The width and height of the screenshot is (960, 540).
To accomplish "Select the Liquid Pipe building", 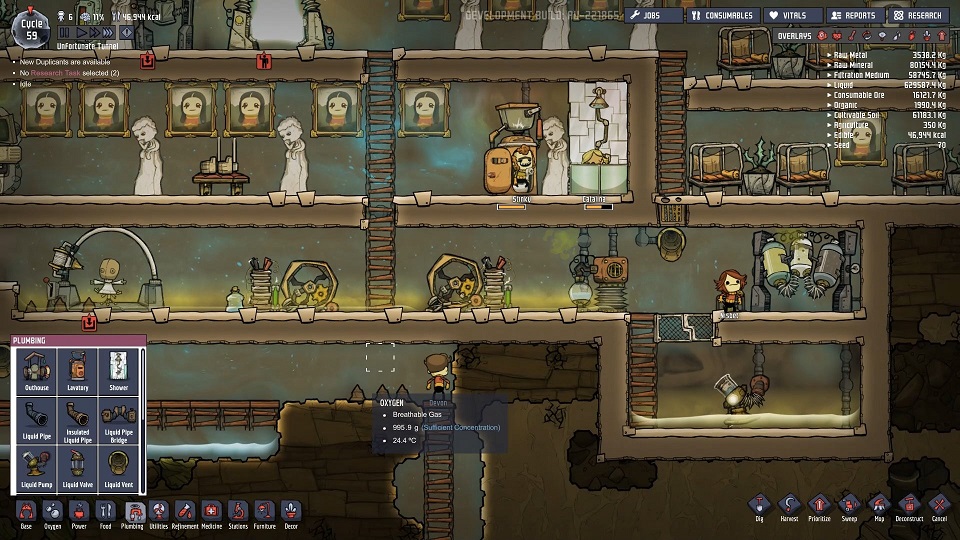I will point(35,420).
